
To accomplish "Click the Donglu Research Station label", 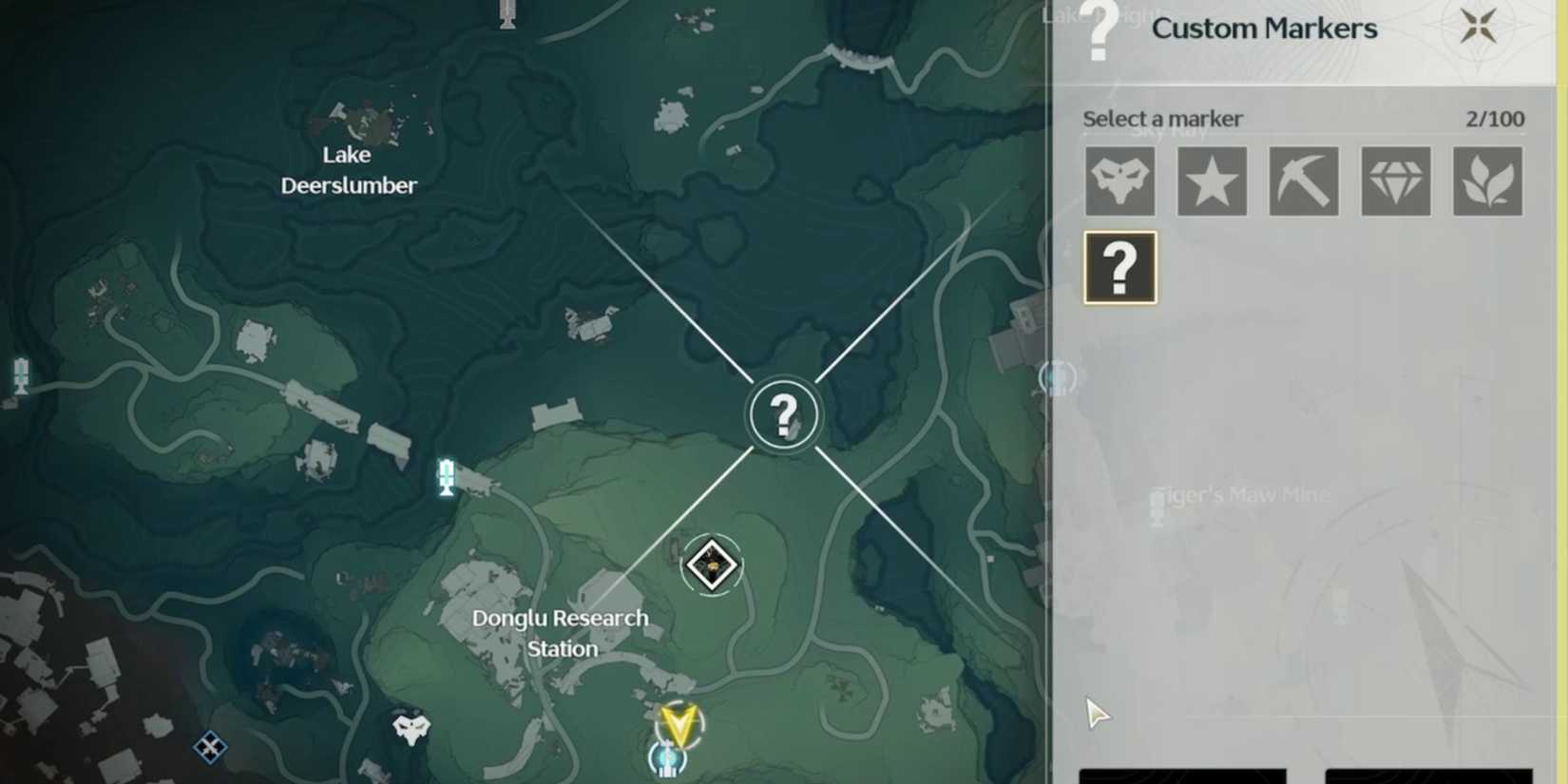I will coord(561,632).
